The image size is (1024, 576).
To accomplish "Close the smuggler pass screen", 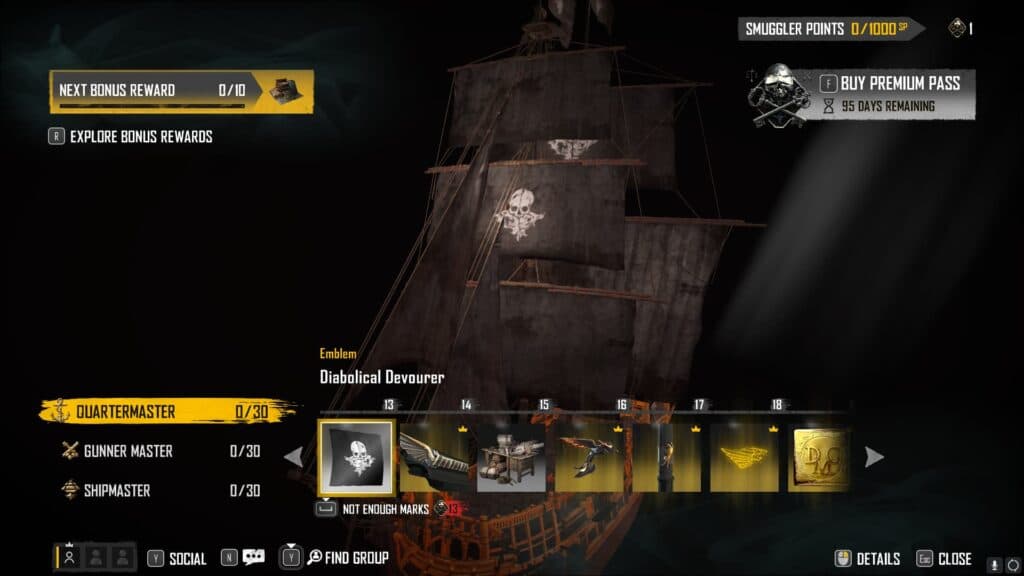I will click(943, 558).
